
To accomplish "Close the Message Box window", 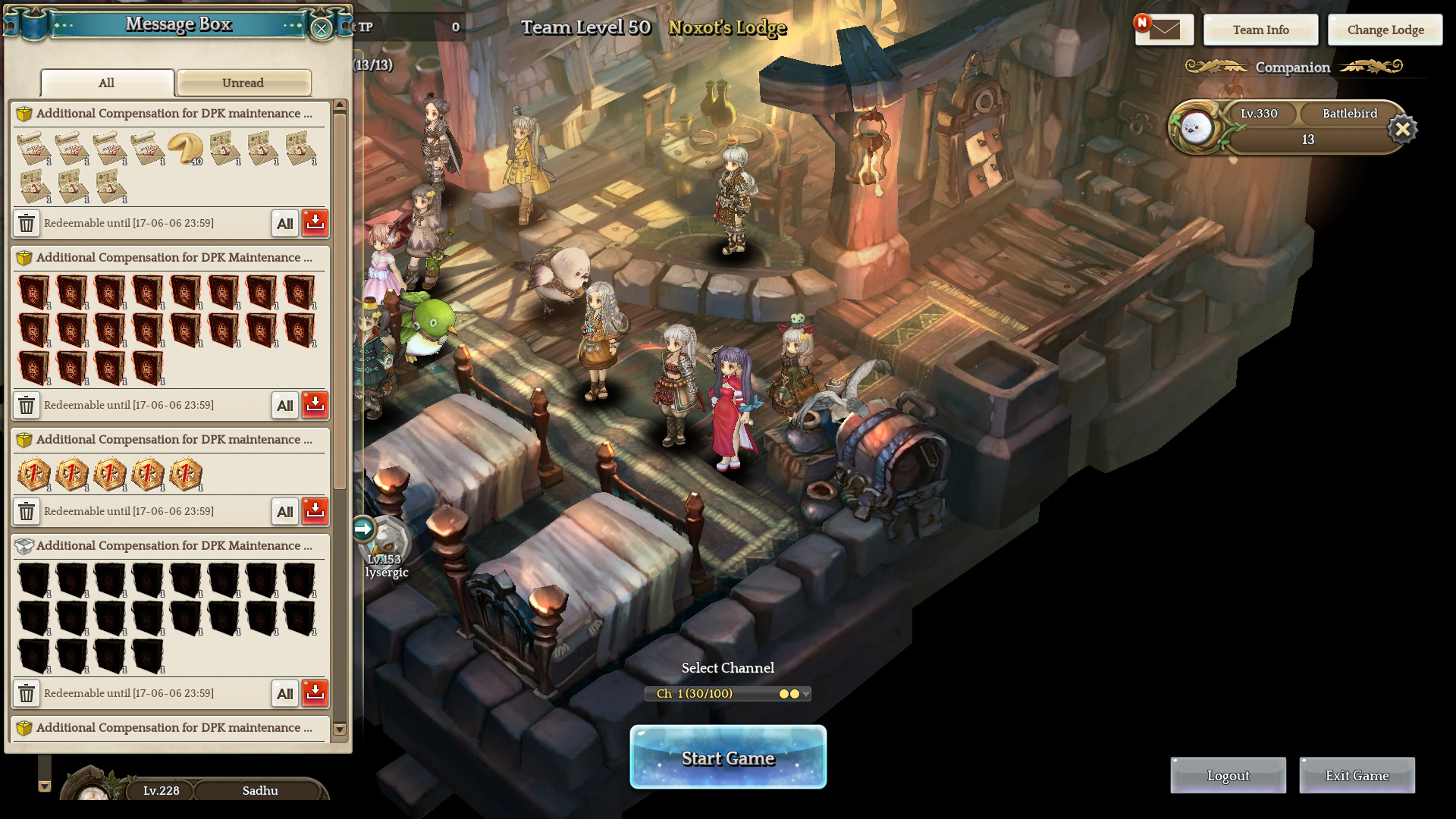I will (322, 29).
